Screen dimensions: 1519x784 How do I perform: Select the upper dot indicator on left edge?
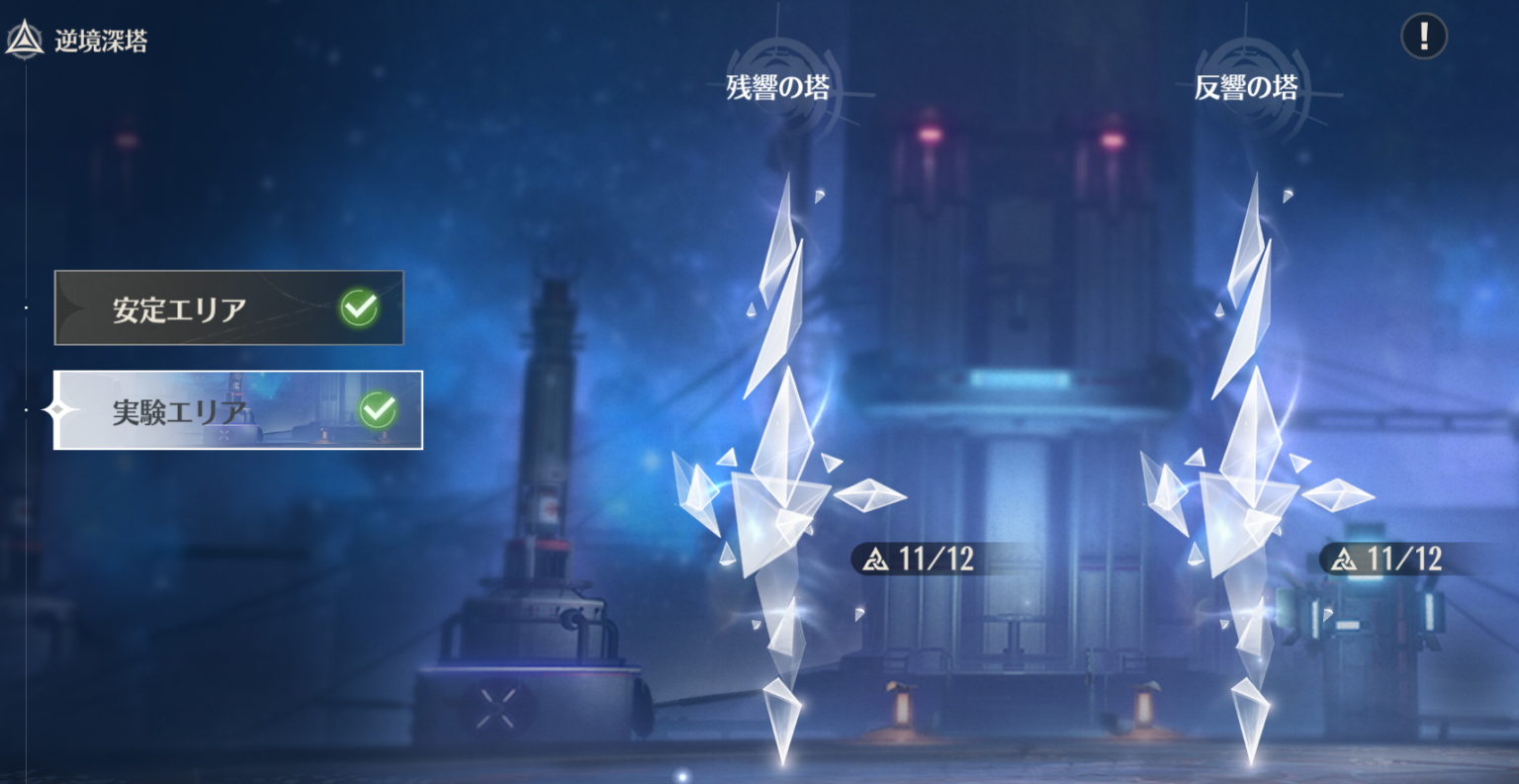[x=25, y=307]
